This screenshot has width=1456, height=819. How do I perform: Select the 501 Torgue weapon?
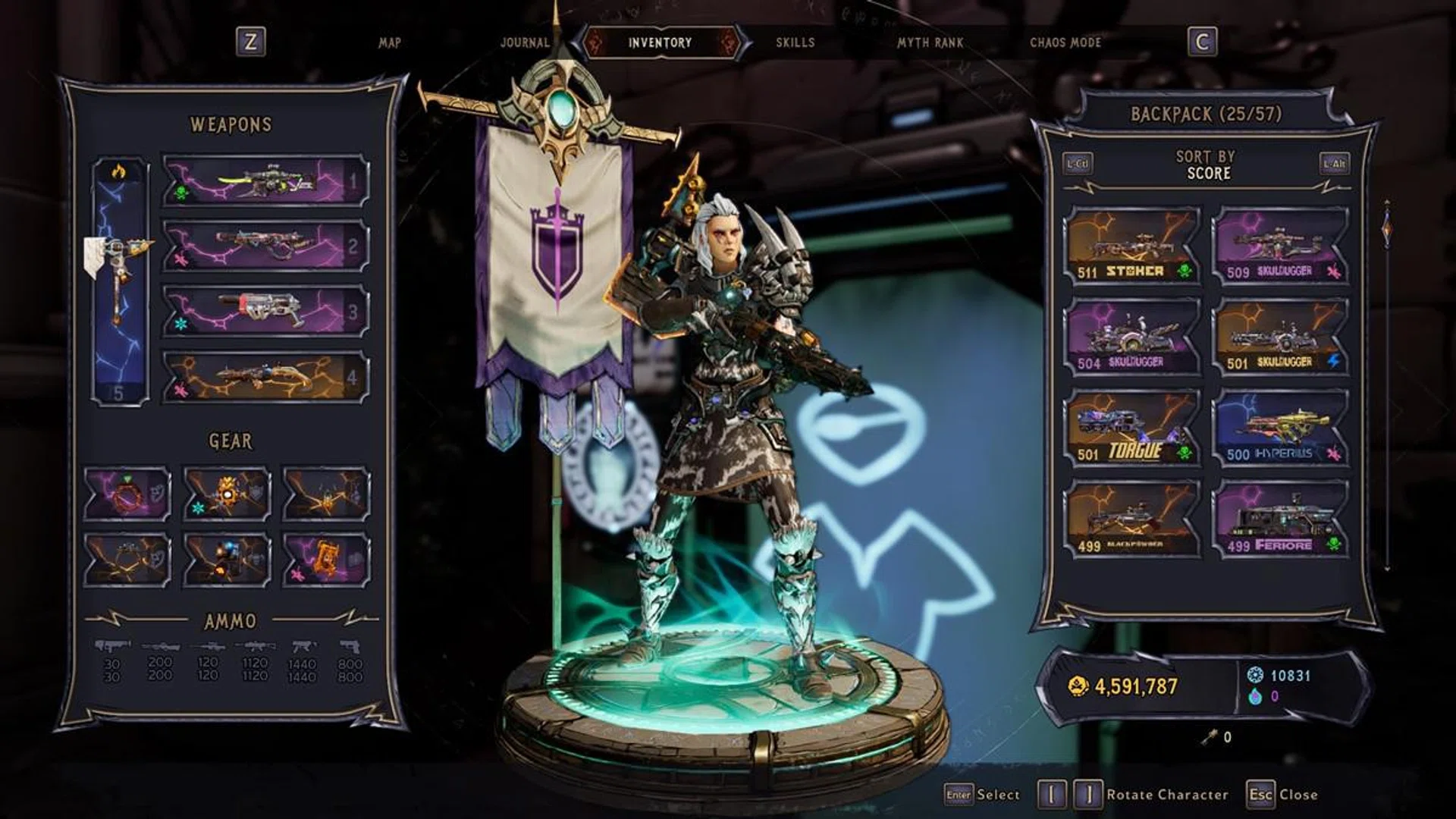[1131, 429]
